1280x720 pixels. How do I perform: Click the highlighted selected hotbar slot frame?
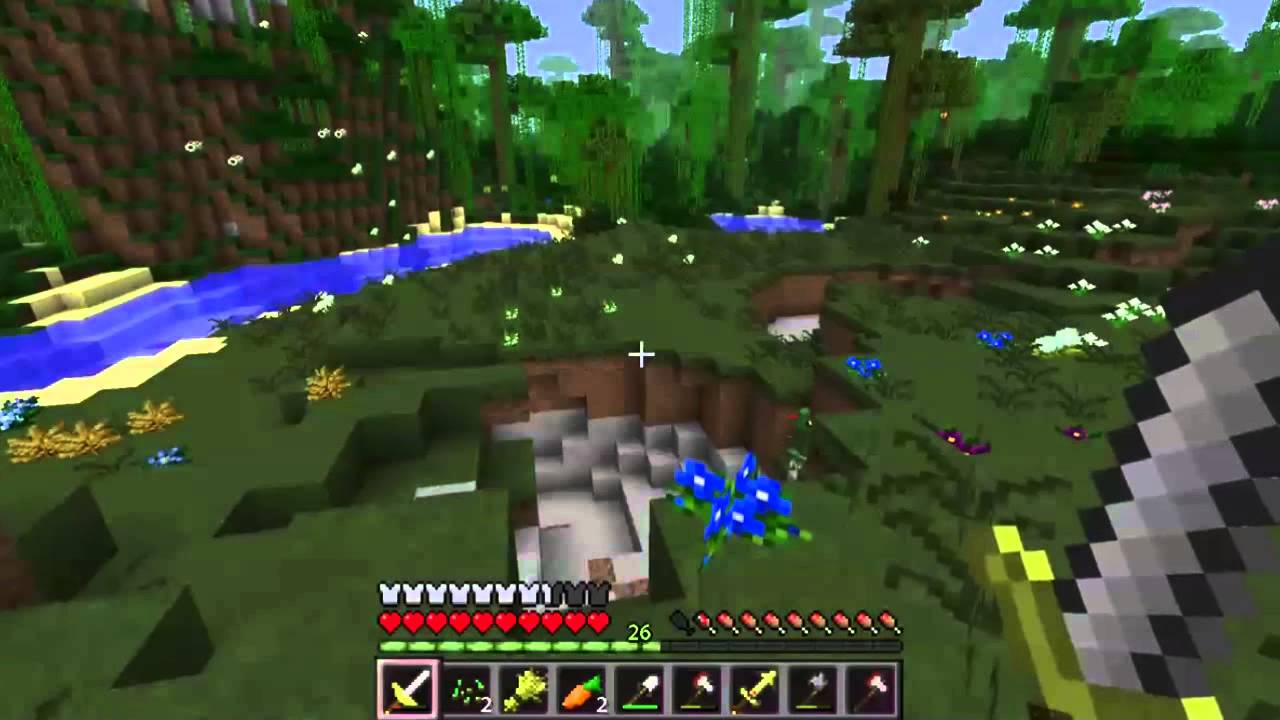click(410, 687)
